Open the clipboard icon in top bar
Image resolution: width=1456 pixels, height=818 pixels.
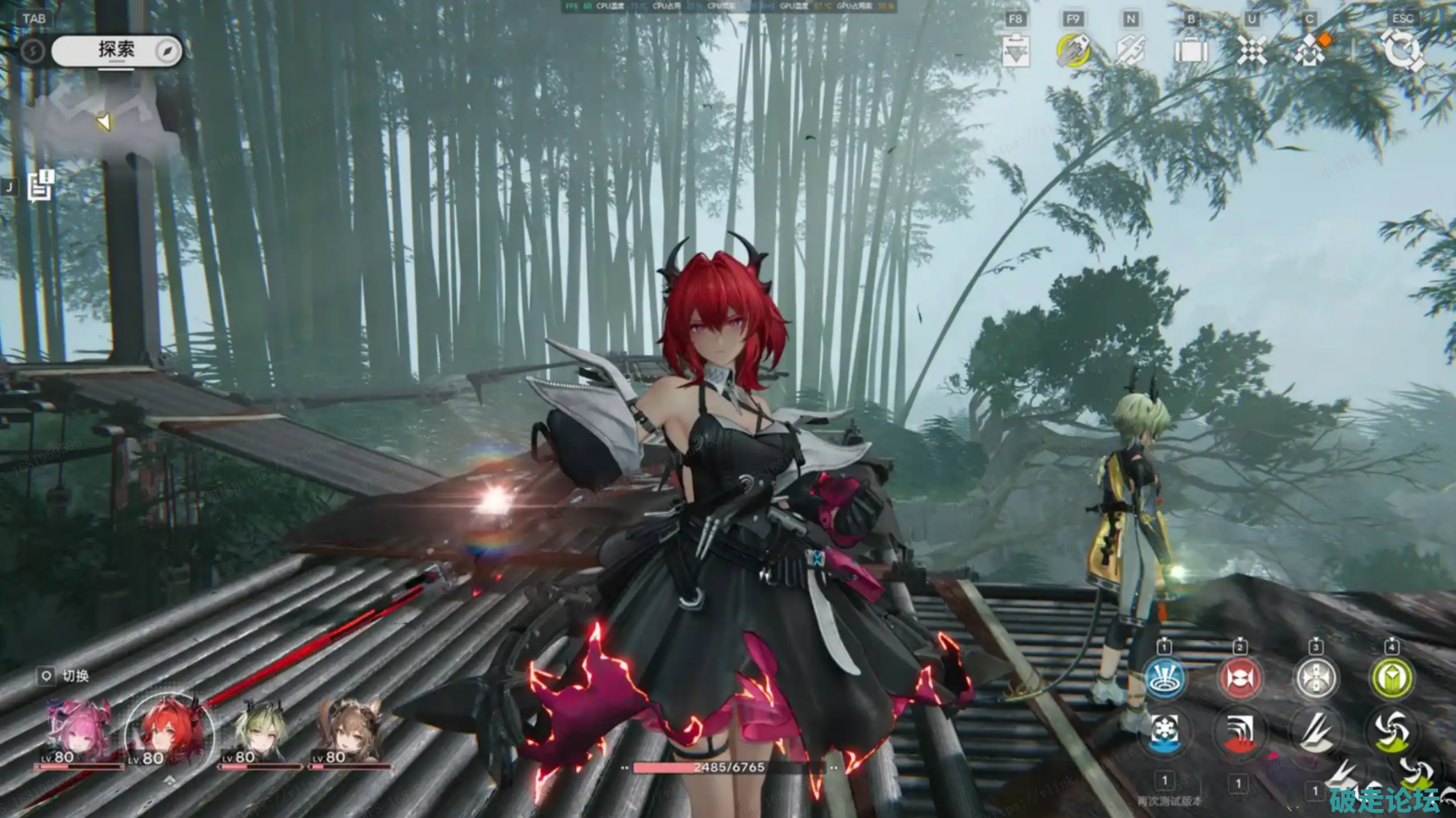pyautogui.click(x=1016, y=52)
